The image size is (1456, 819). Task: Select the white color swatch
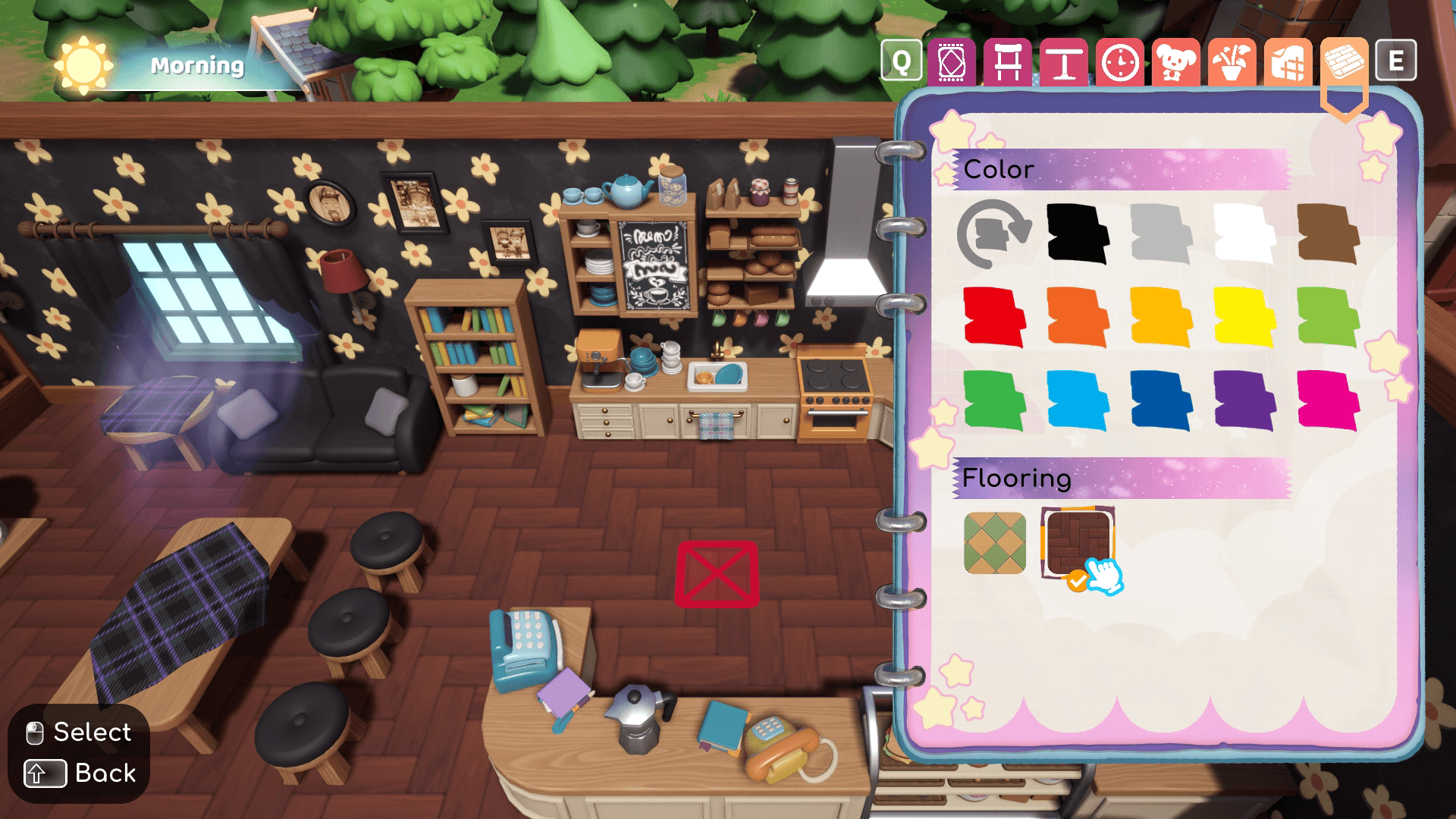click(x=1244, y=234)
